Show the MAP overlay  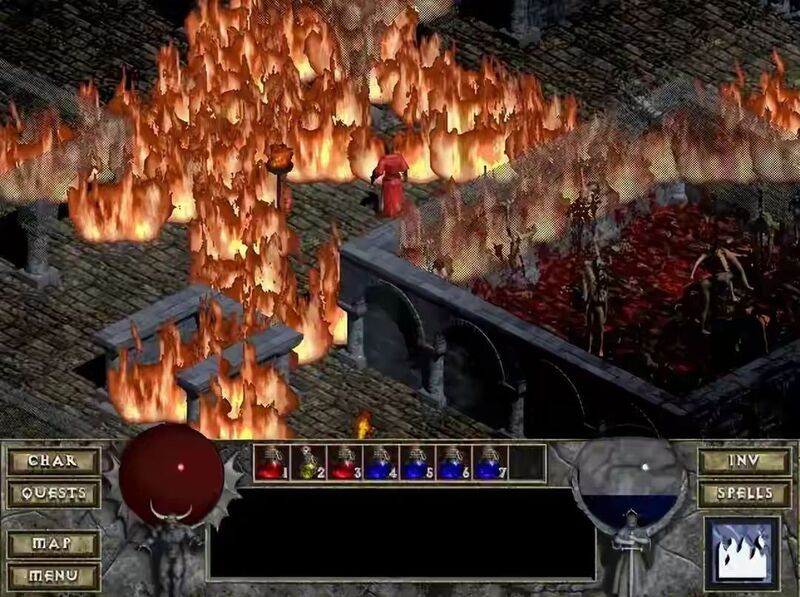click(x=54, y=544)
